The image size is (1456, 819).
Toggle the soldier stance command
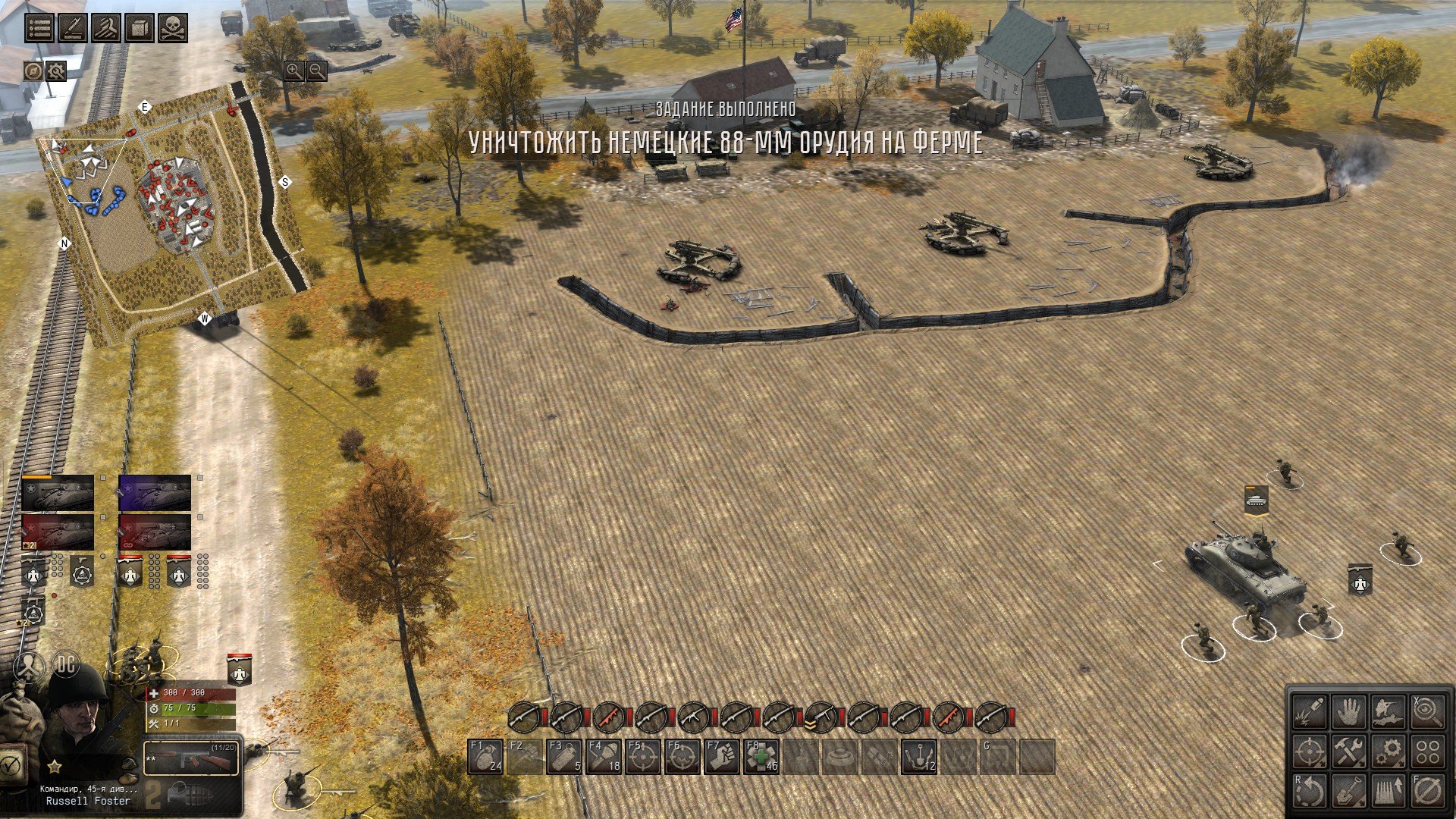1389,712
